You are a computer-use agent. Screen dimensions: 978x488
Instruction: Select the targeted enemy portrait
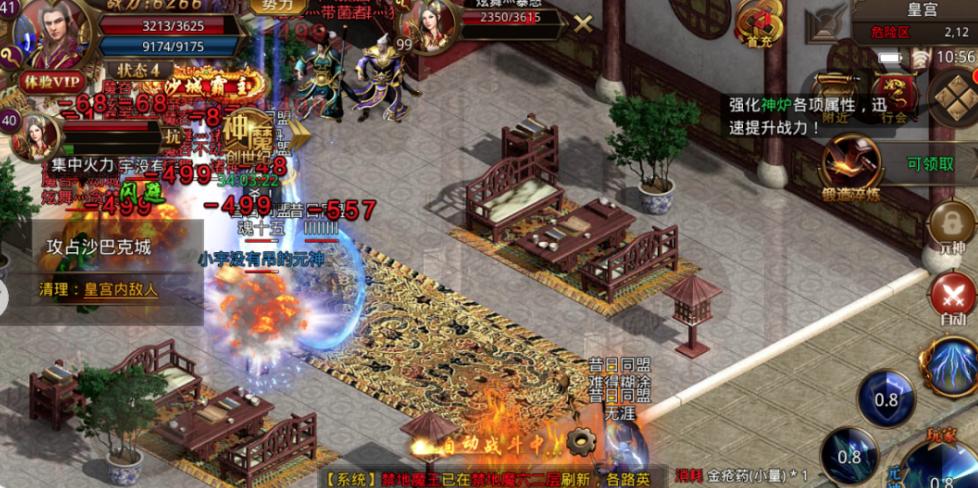point(428,29)
